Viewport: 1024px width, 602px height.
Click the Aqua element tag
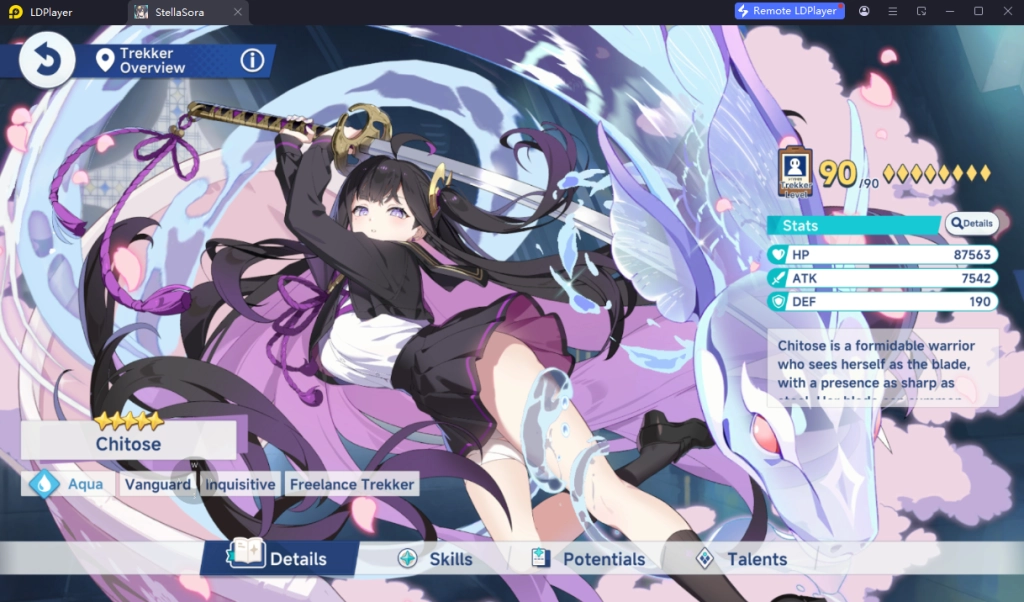click(x=69, y=484)
